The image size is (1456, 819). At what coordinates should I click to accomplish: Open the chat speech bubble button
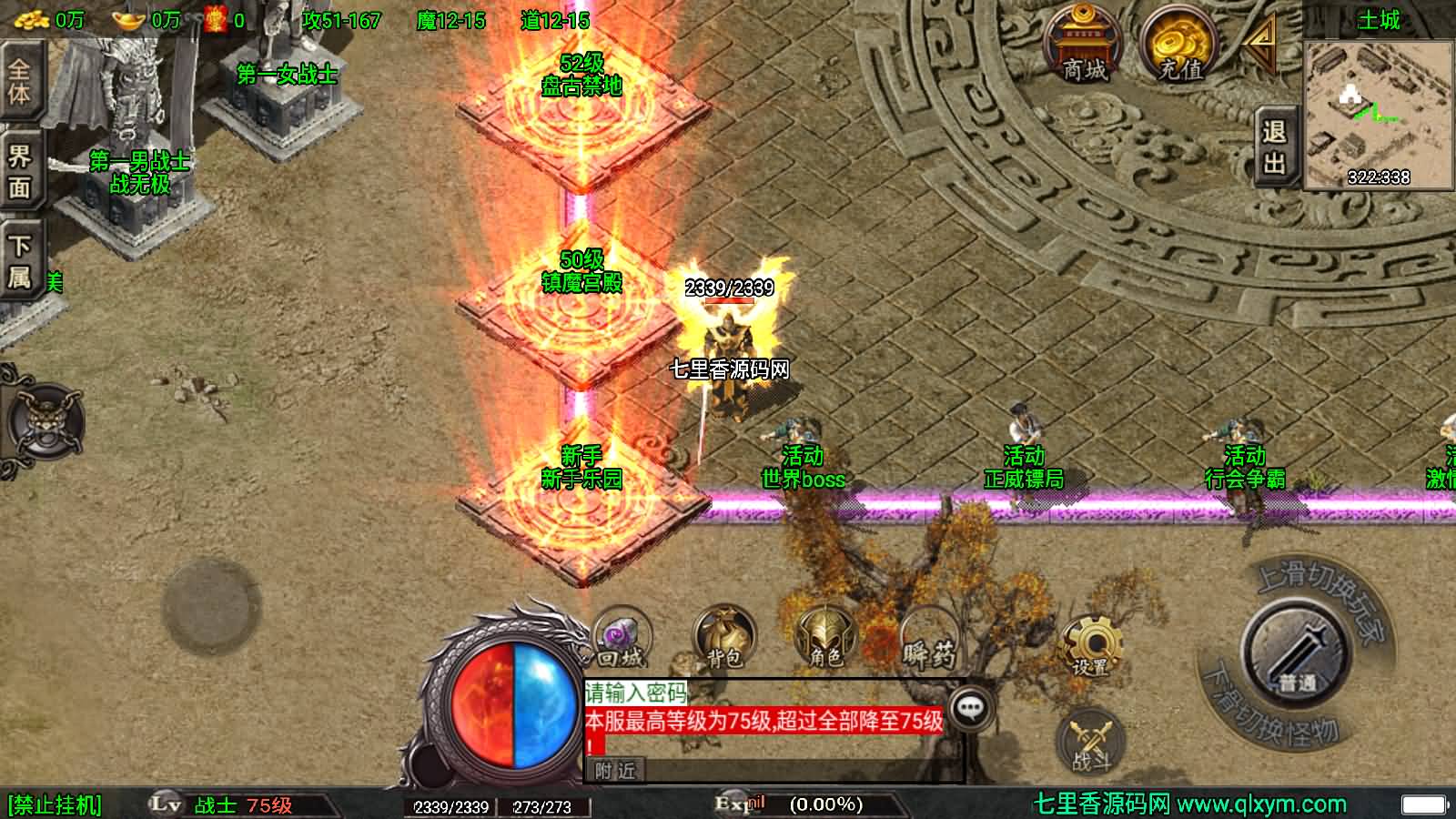(970, 706)
